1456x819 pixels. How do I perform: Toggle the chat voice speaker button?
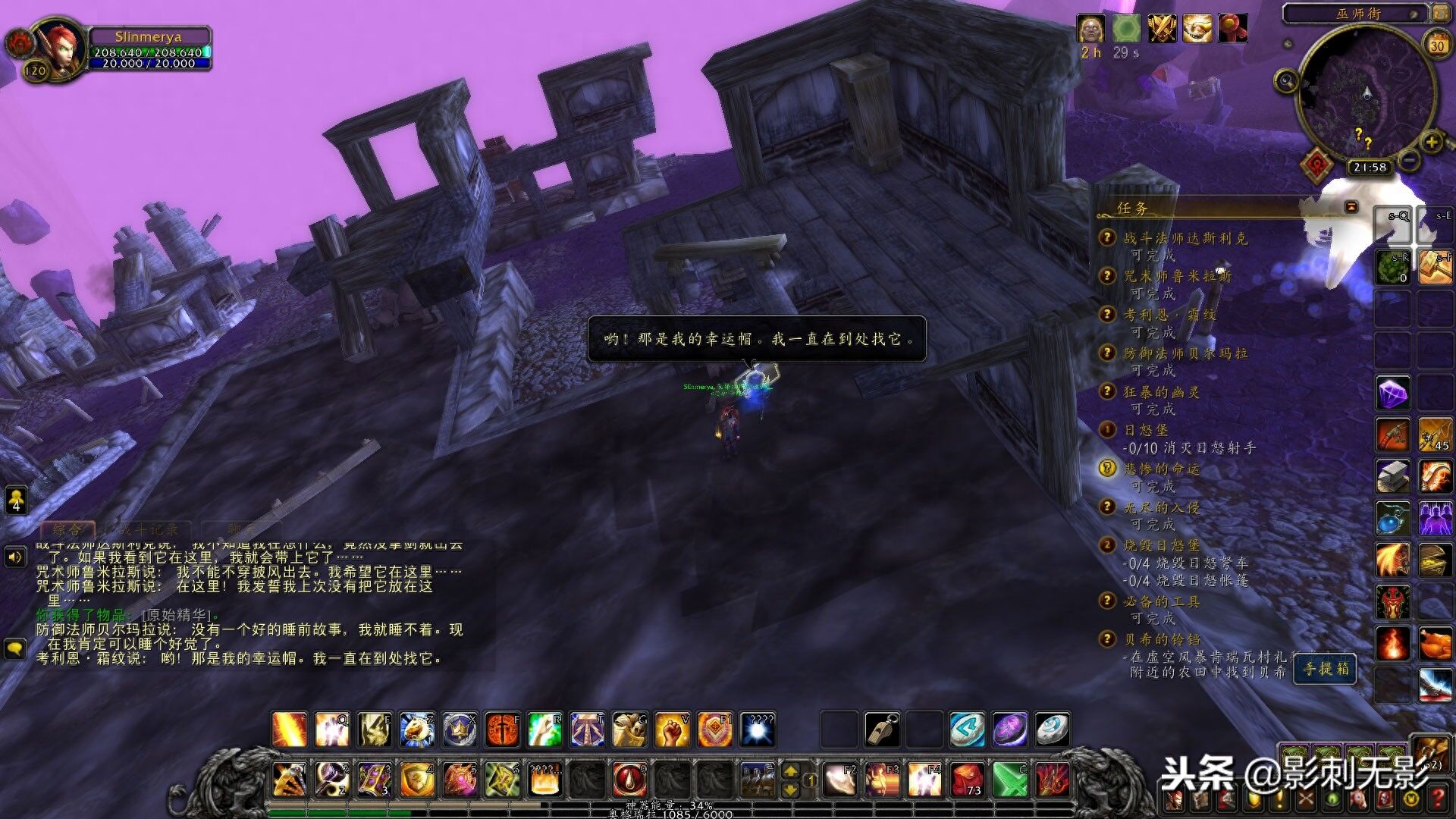[x=15, y=557]
